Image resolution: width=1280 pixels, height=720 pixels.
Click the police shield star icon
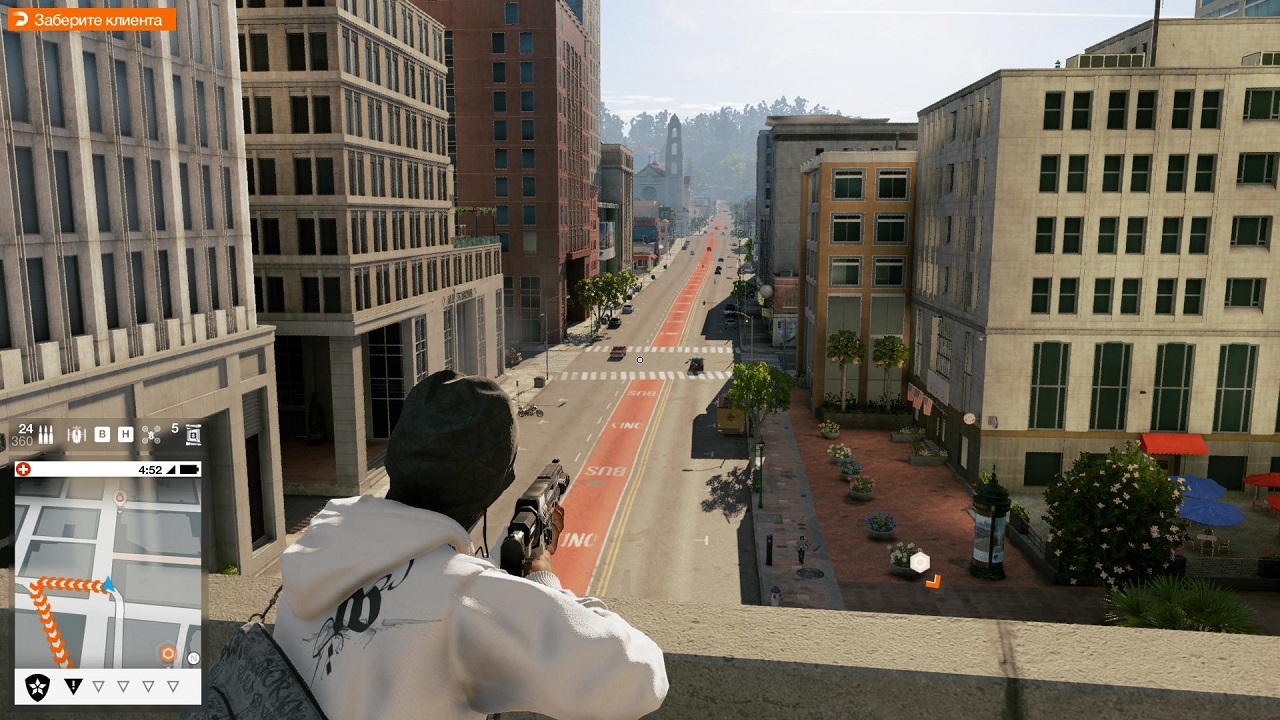(38, 686)
